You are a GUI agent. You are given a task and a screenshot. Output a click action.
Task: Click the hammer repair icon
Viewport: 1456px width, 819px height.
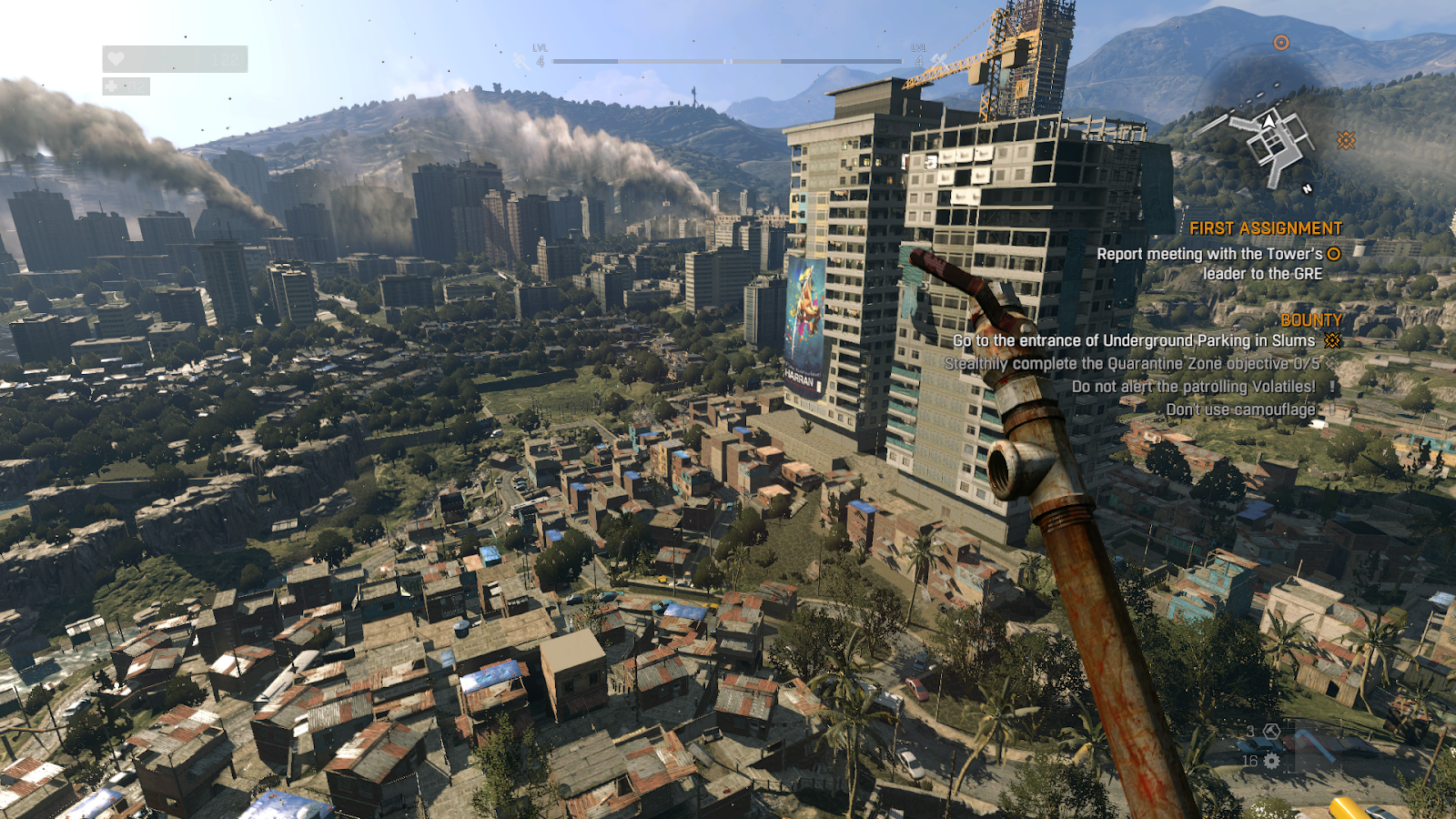(x=1272, y=732)
